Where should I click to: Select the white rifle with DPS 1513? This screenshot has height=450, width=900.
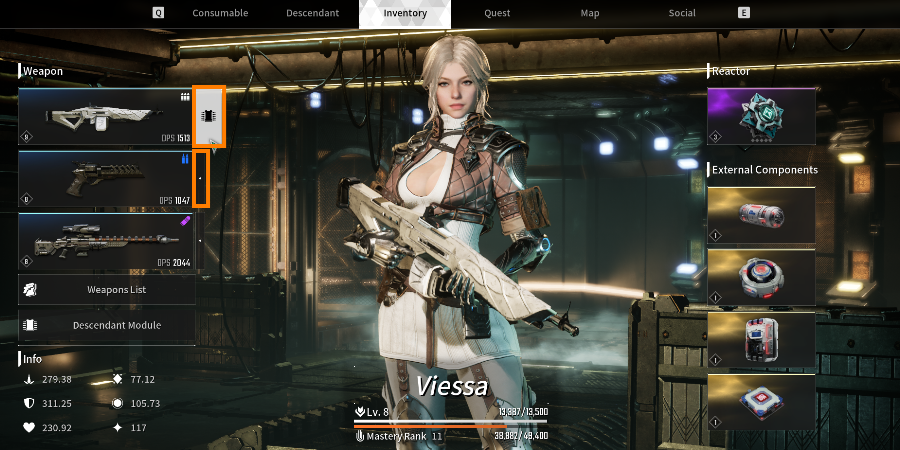106,117
